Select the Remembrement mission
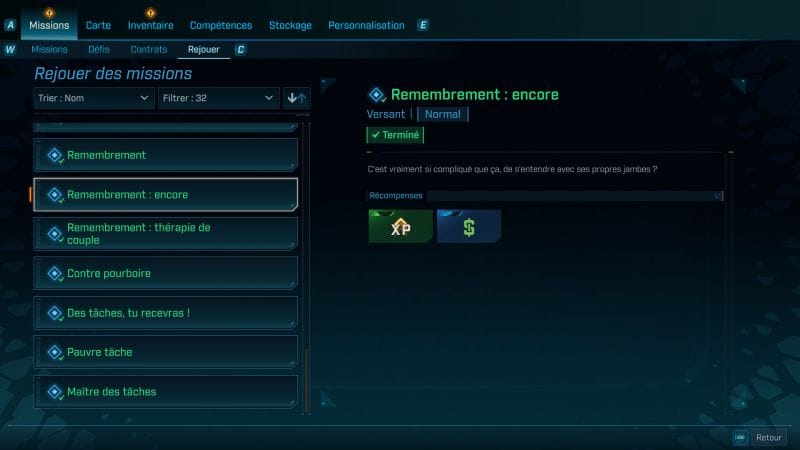This screenshot has height=450, width=800. coord(166,155)
